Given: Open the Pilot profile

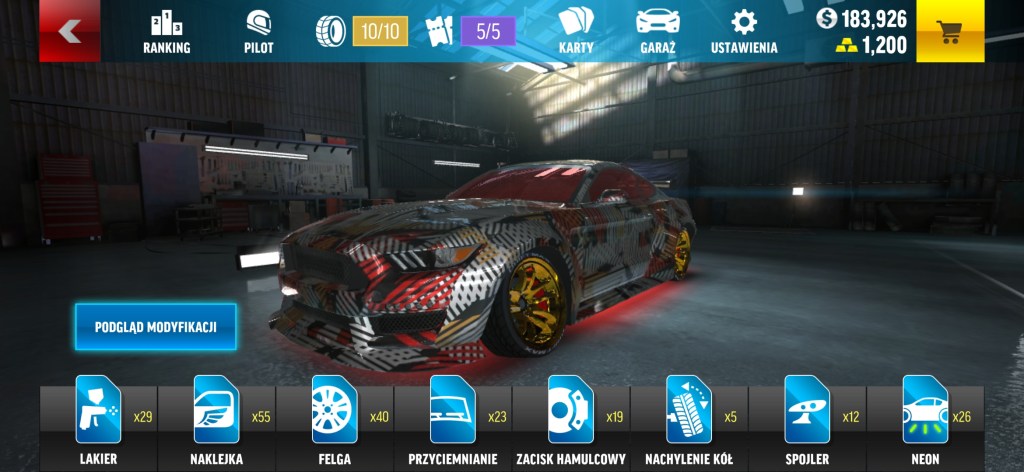Looking at the screenshot, I should tap(258, 32).
